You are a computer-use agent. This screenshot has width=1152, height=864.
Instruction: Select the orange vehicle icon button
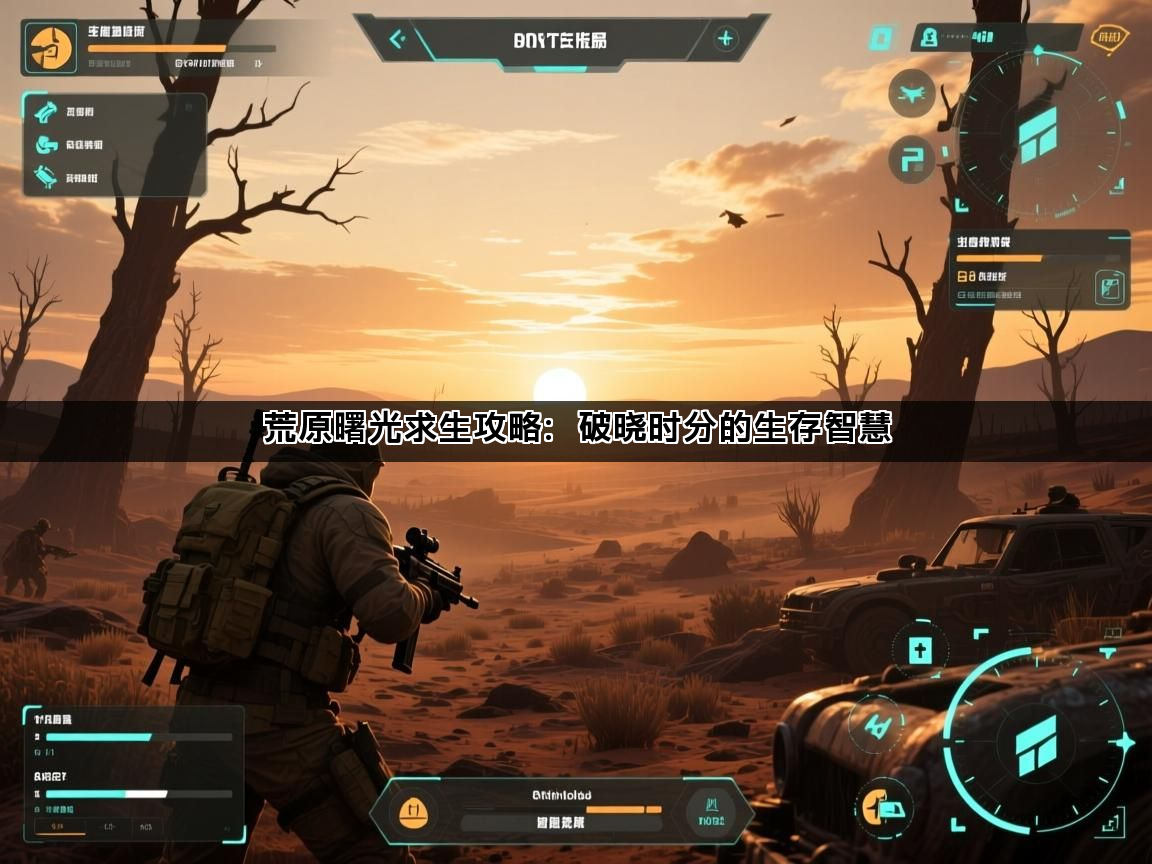884,805
